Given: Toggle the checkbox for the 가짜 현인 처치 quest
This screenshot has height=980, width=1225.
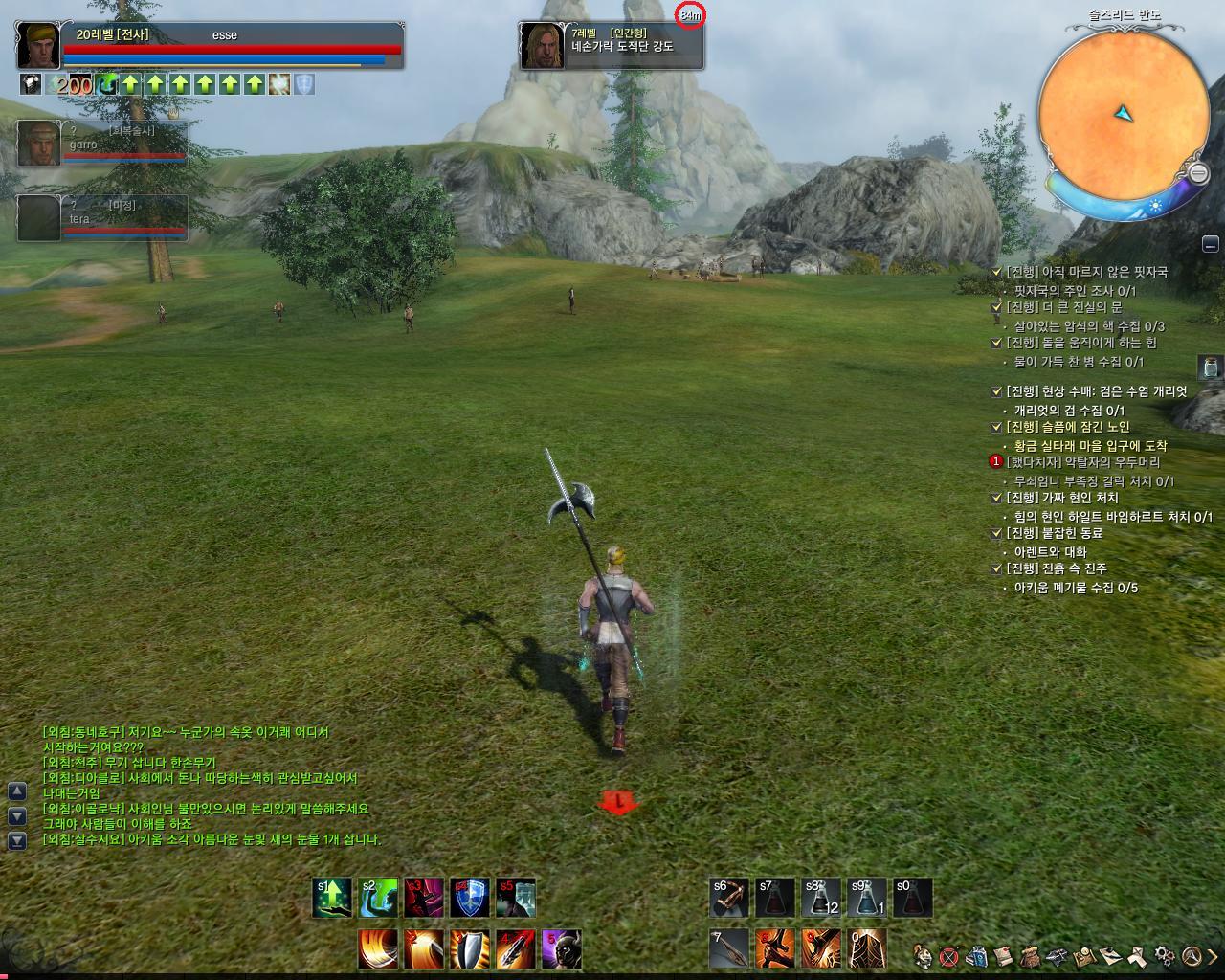Looking at the screenshot, I should pyautogui.click(x=996, y=499).
